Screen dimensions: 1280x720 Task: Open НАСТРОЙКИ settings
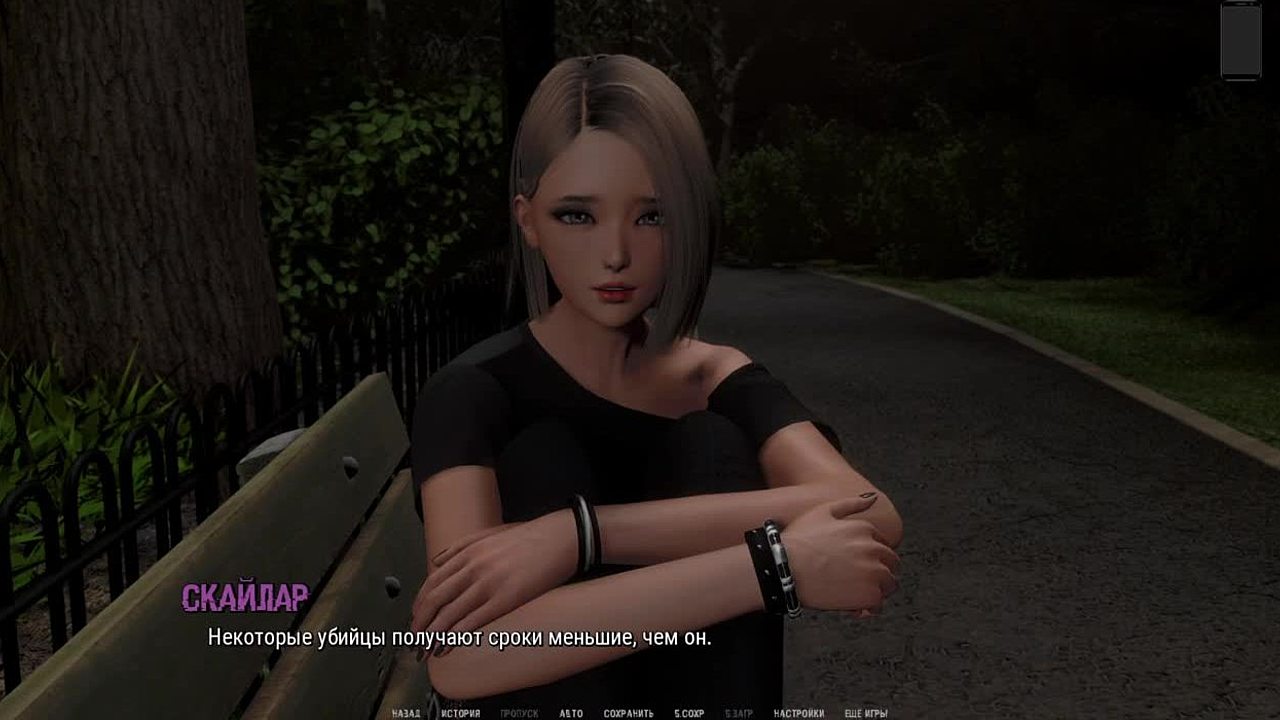(x=799, y=713)
